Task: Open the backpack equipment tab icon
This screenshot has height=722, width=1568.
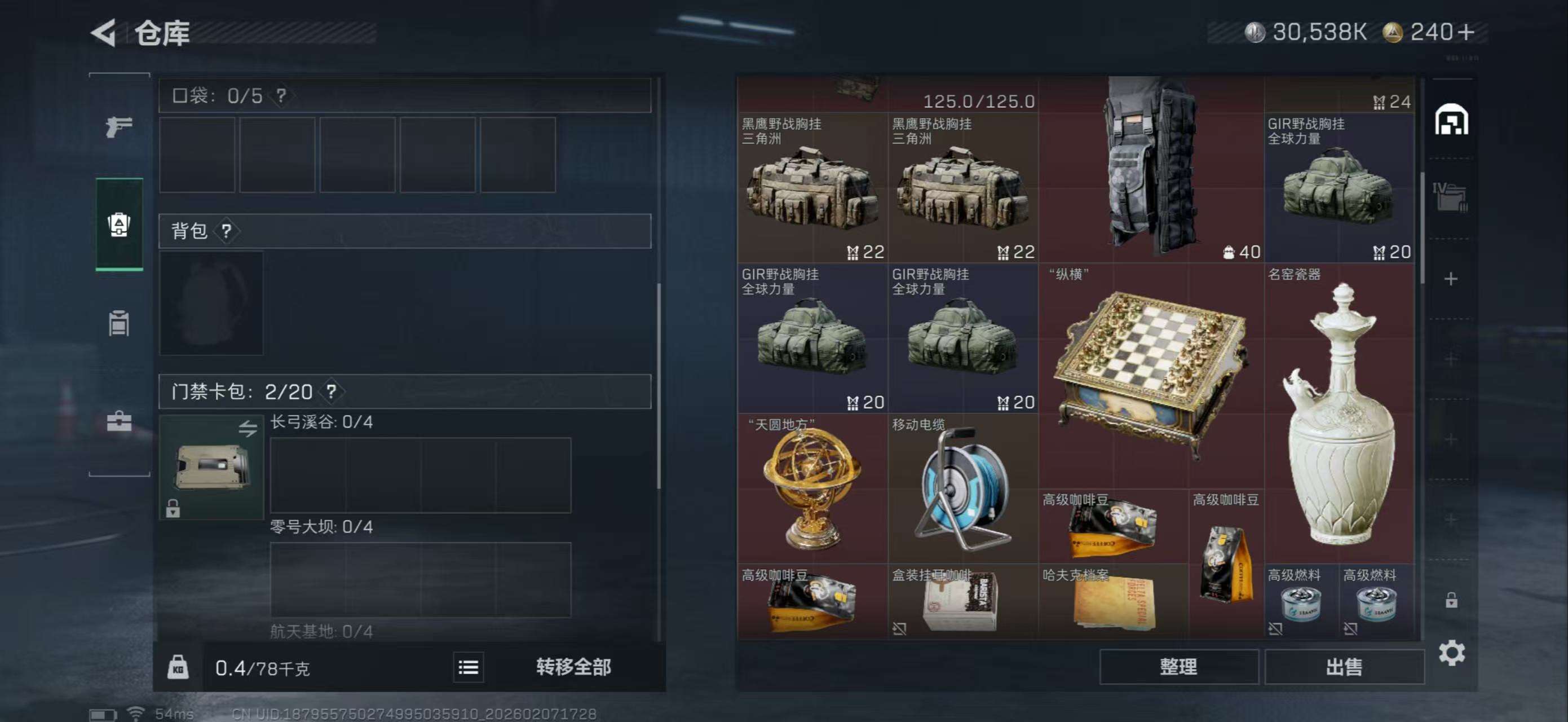Action: [120, 225]
